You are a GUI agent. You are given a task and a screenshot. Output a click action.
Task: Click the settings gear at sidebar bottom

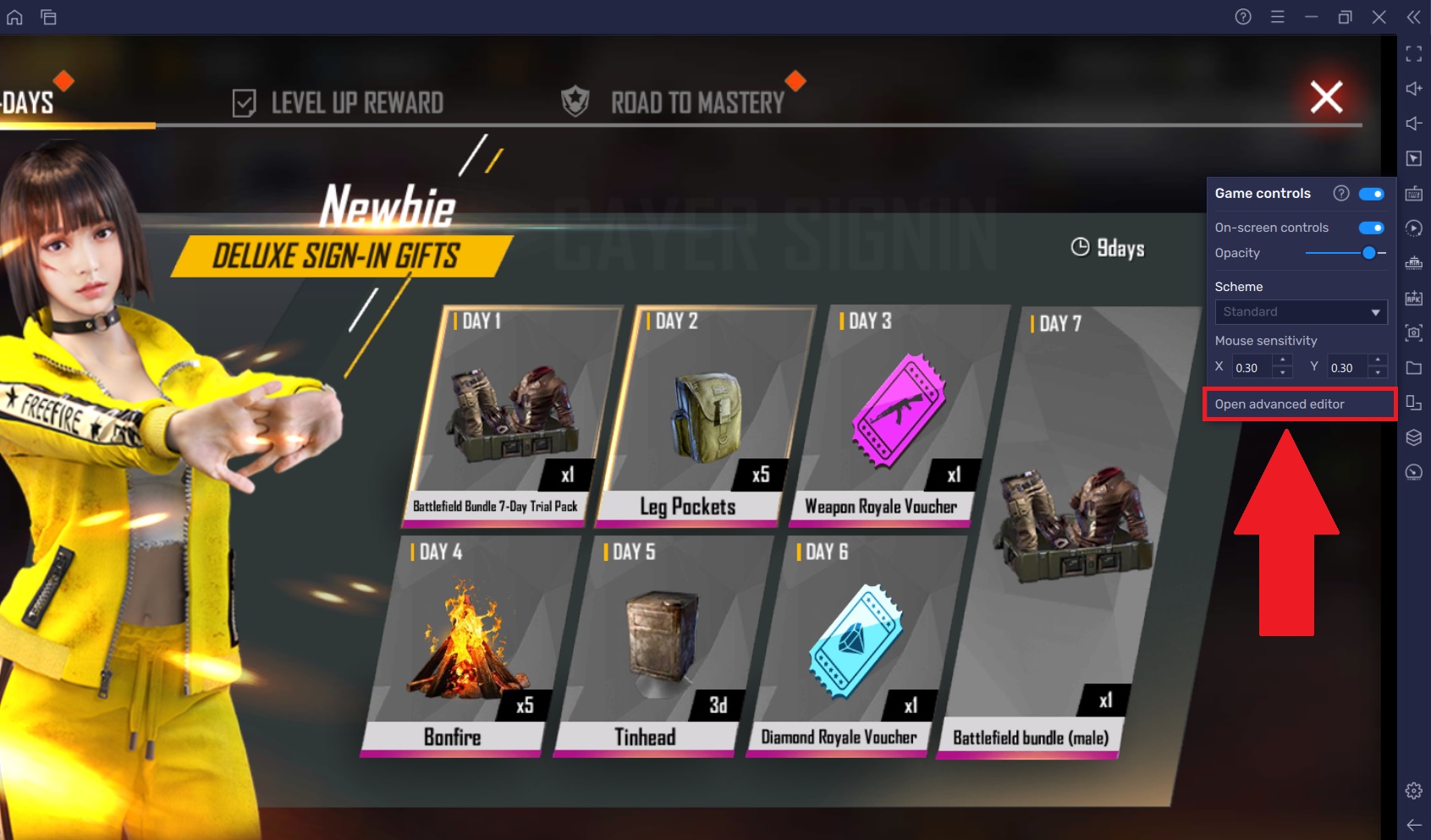click(1414, 790)
